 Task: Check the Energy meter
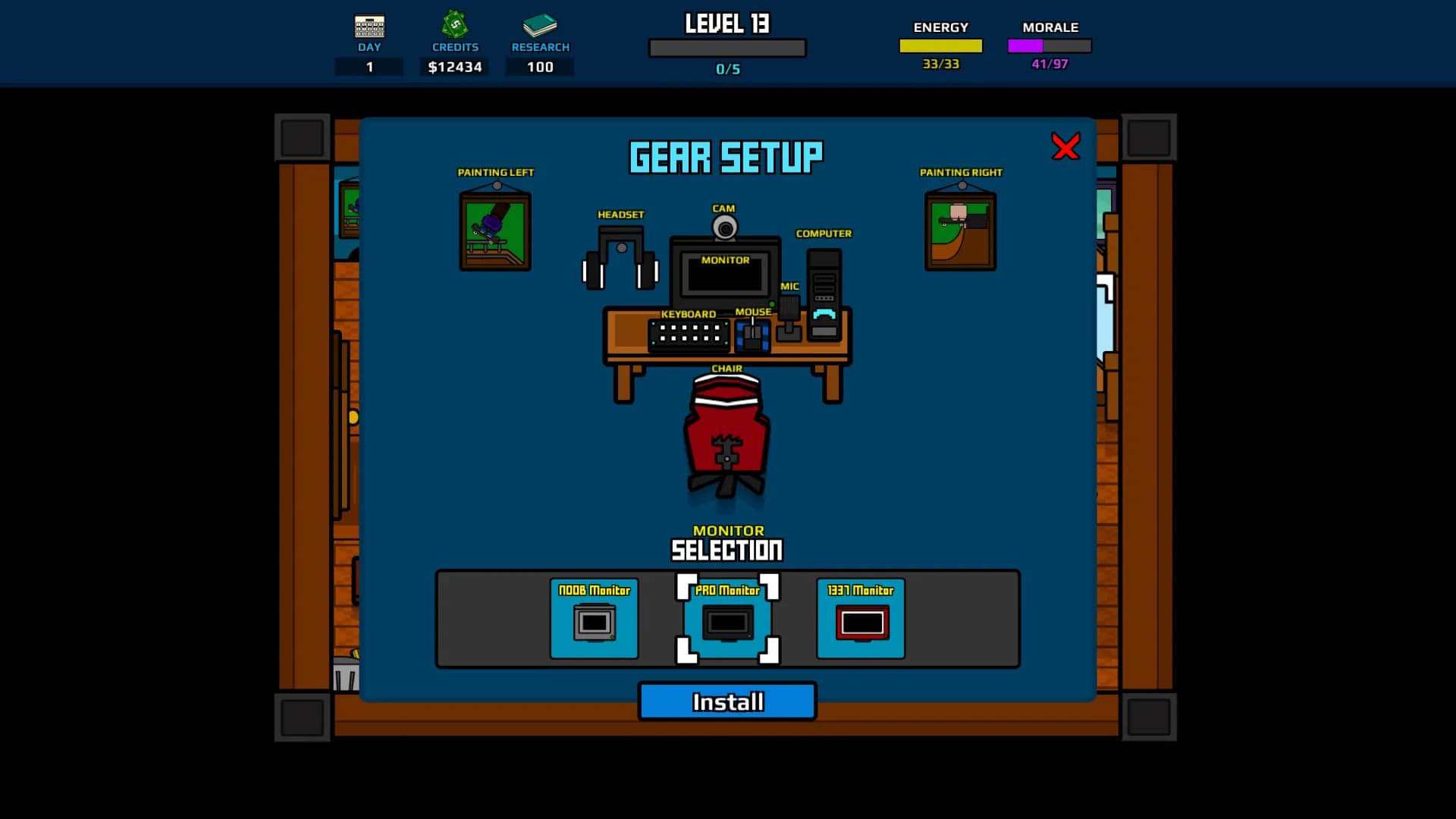click(x=940, y=47)
